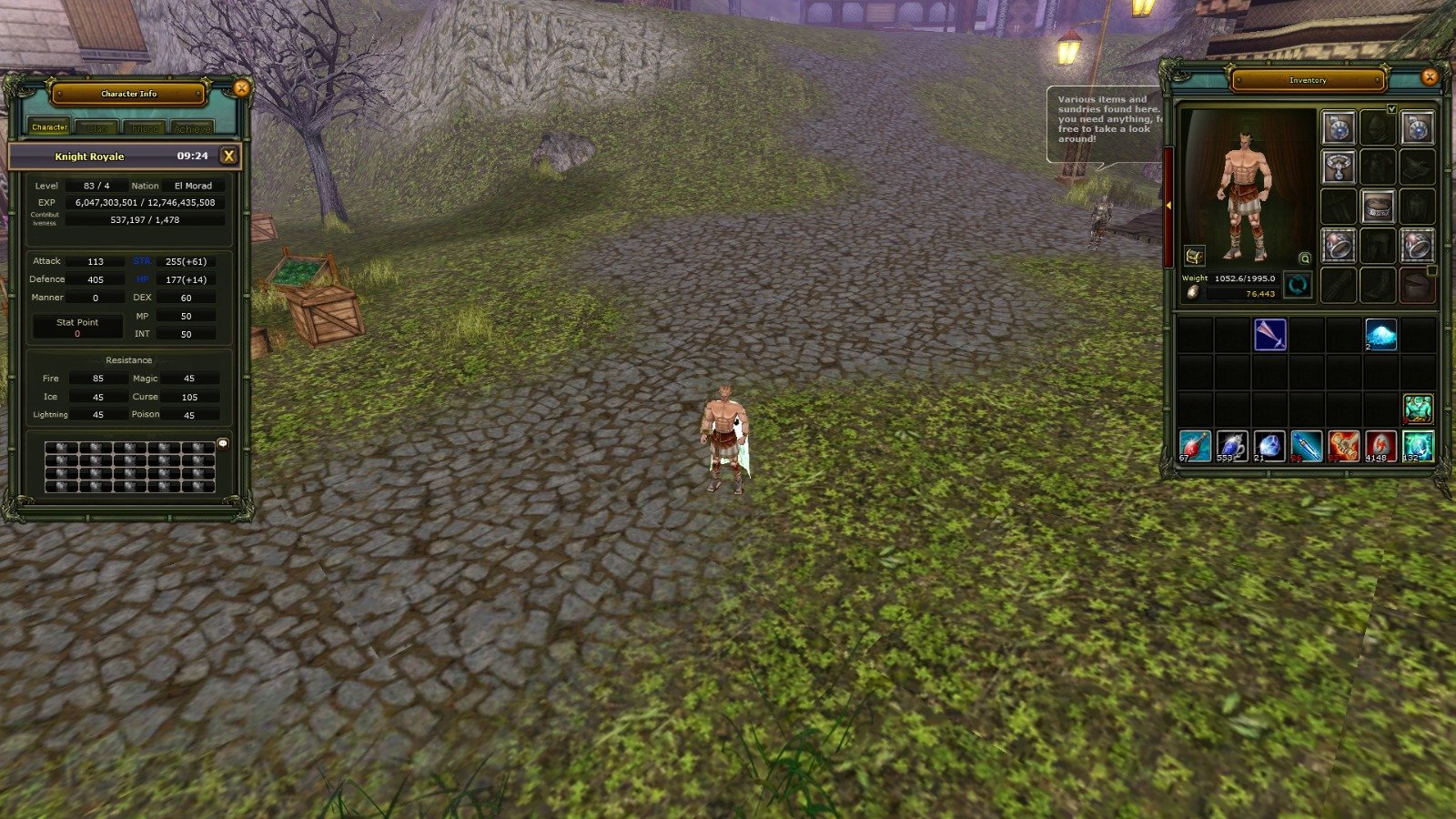1456x819 pixels.
Task: Select the equipped silver belt slot
Action: pos(1378,207)
